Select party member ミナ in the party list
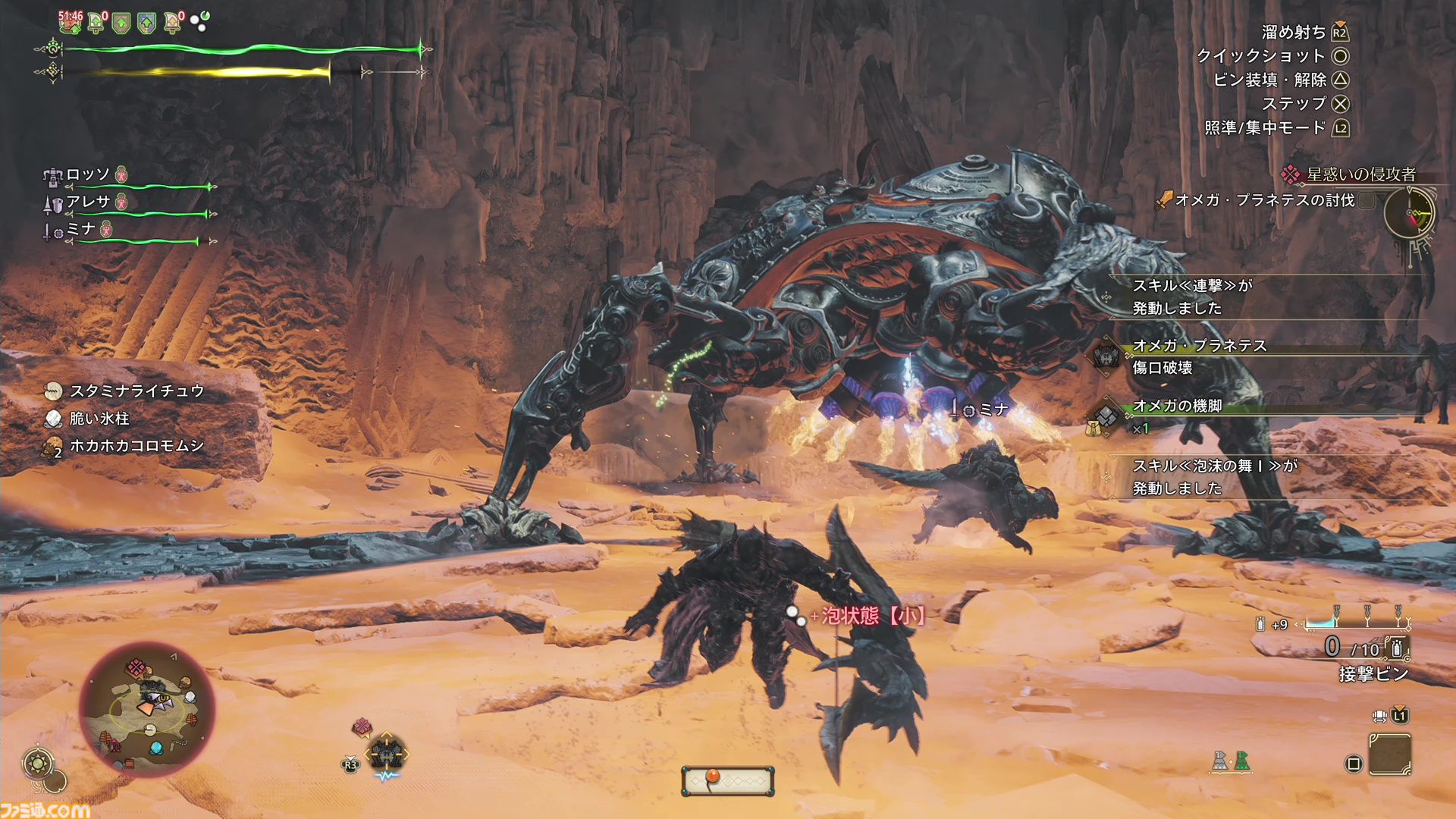This screenshot has width=1456, height=819. pyautogui.click(x=80, y=230)
